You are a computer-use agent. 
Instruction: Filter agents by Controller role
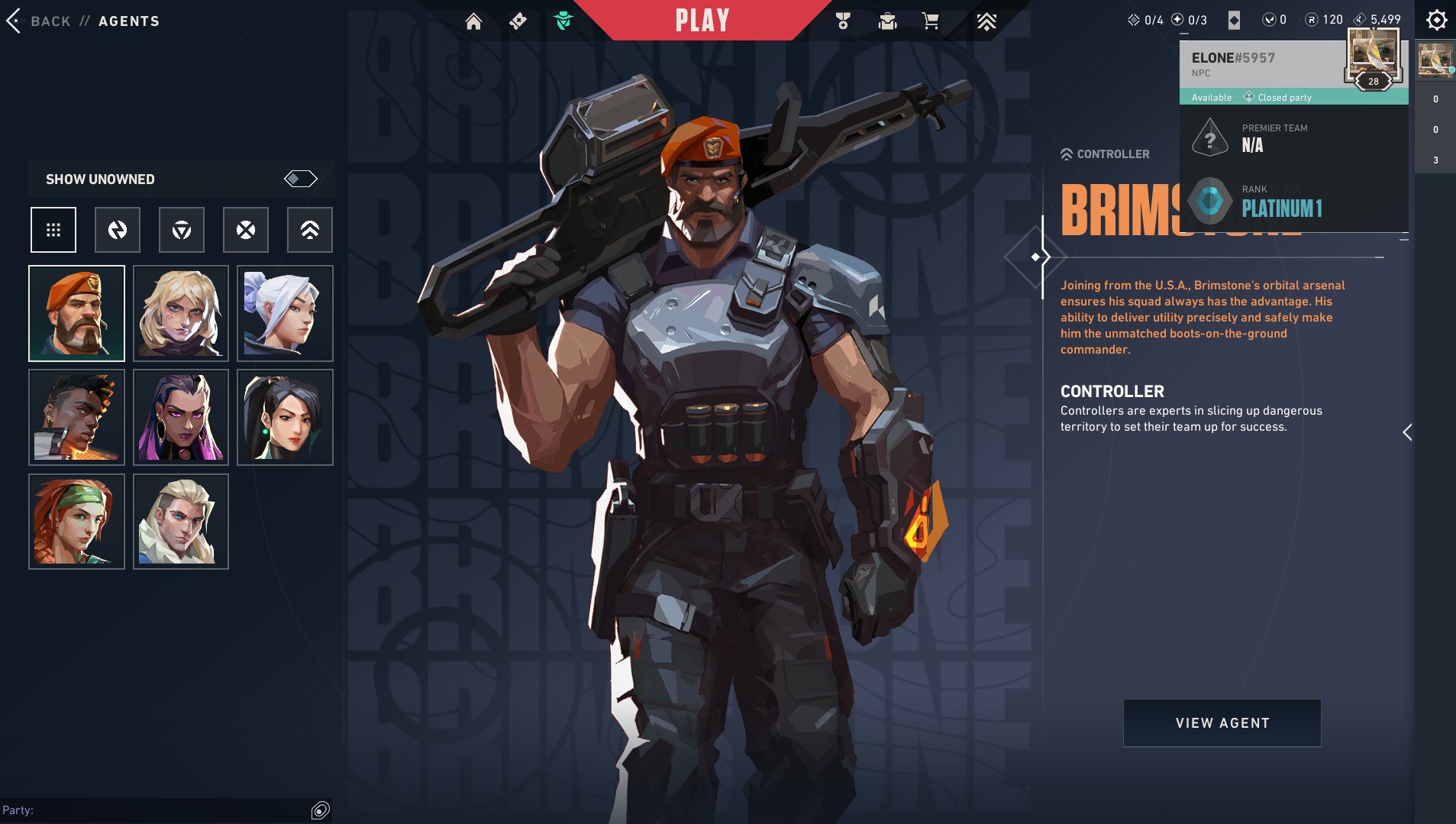(310, 230)
